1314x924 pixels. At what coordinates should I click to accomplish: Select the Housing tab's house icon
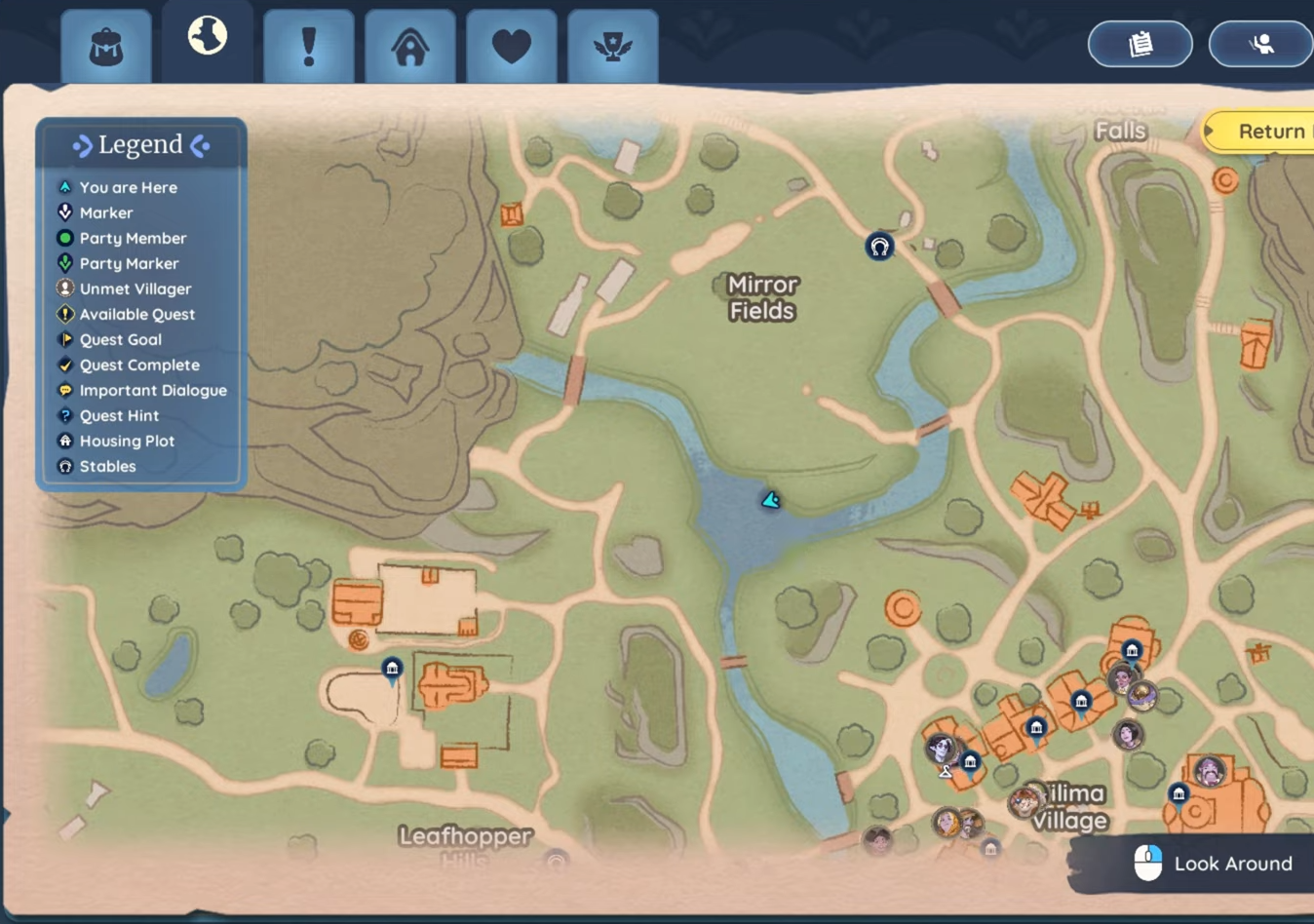point(409,44)
